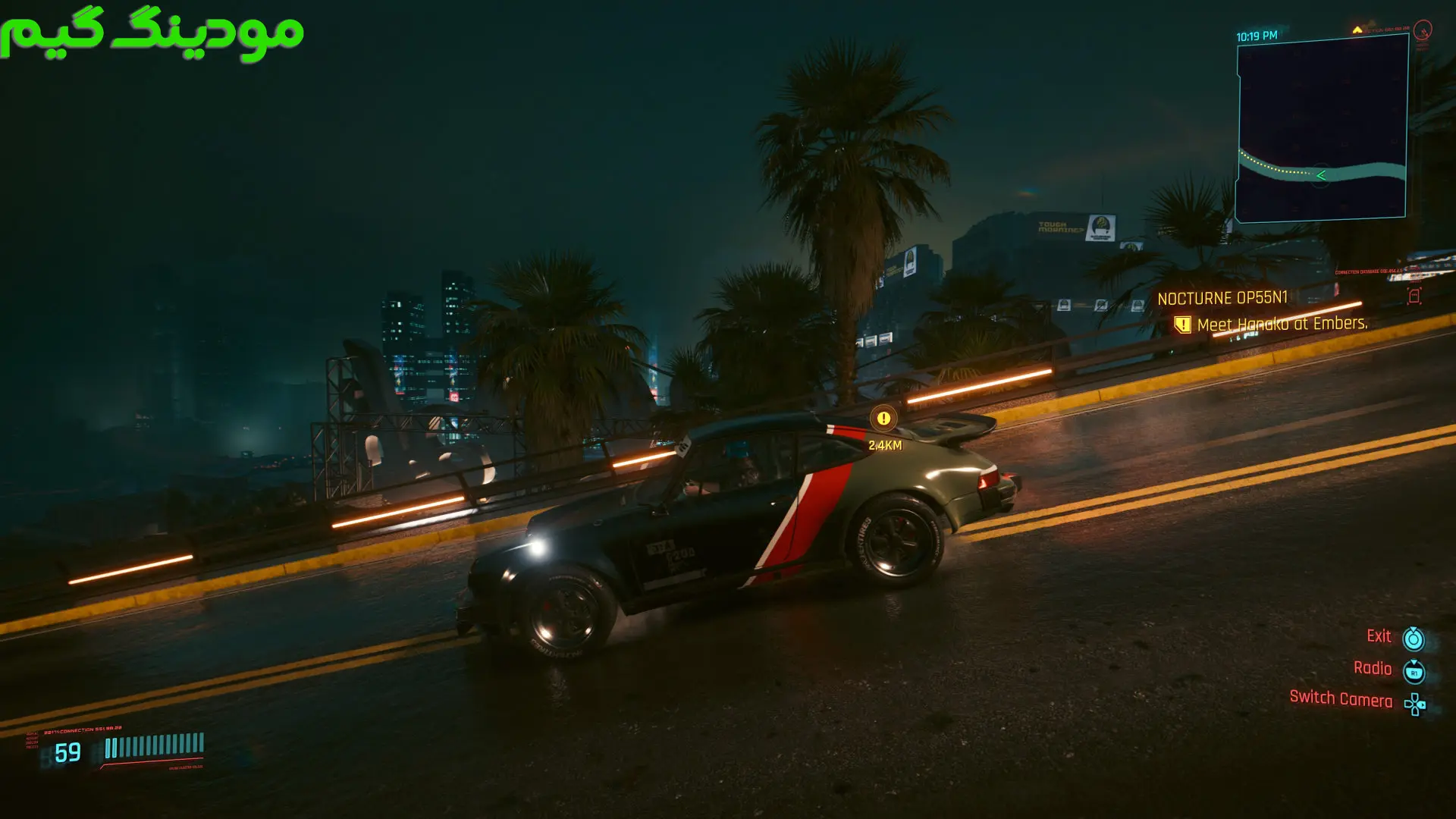Click the yellow quest waypoint marker
1456x819 pixels.
(883, 419)
